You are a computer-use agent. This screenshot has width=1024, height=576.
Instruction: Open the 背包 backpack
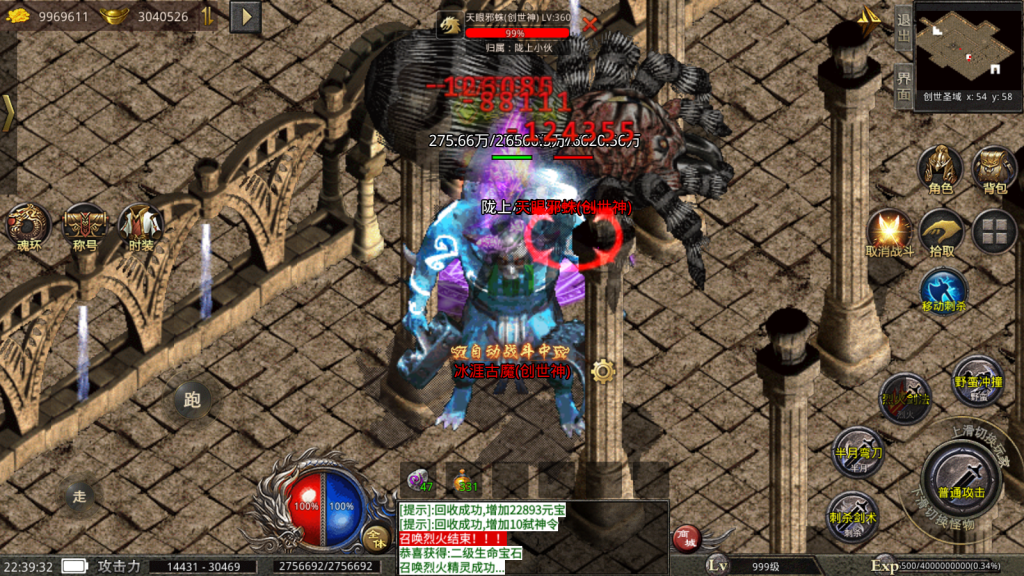click(x=994, y=168)
